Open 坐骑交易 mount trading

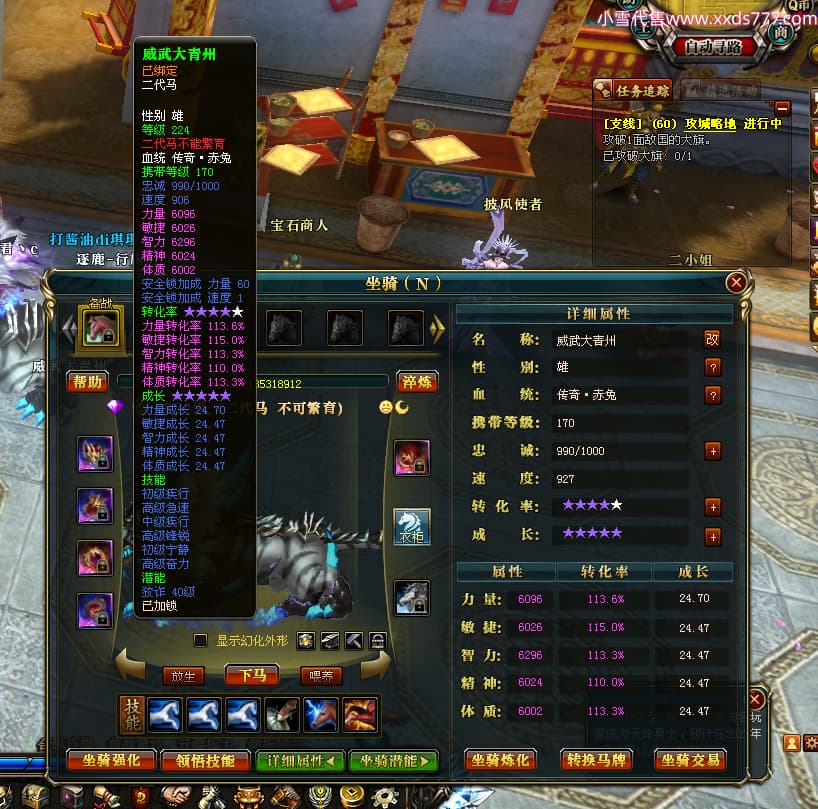(x=690, y=760)
